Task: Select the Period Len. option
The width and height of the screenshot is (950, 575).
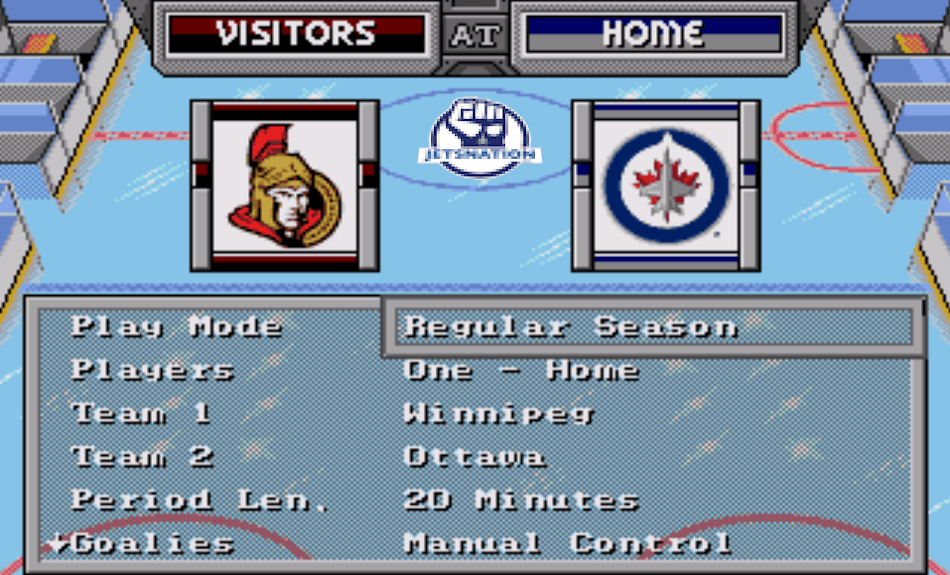Action: pos(200,500)
